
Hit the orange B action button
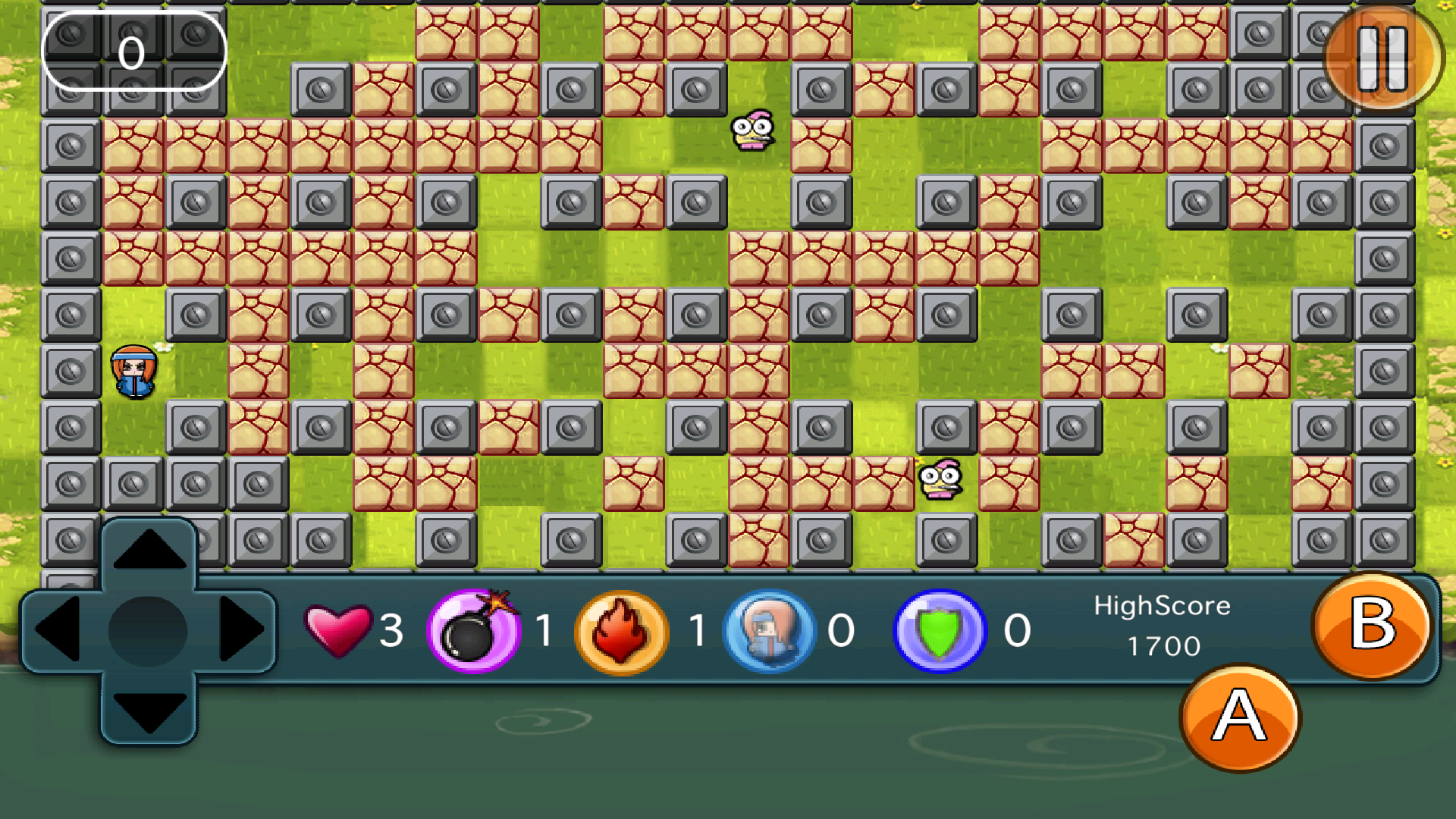point(1373,625)
